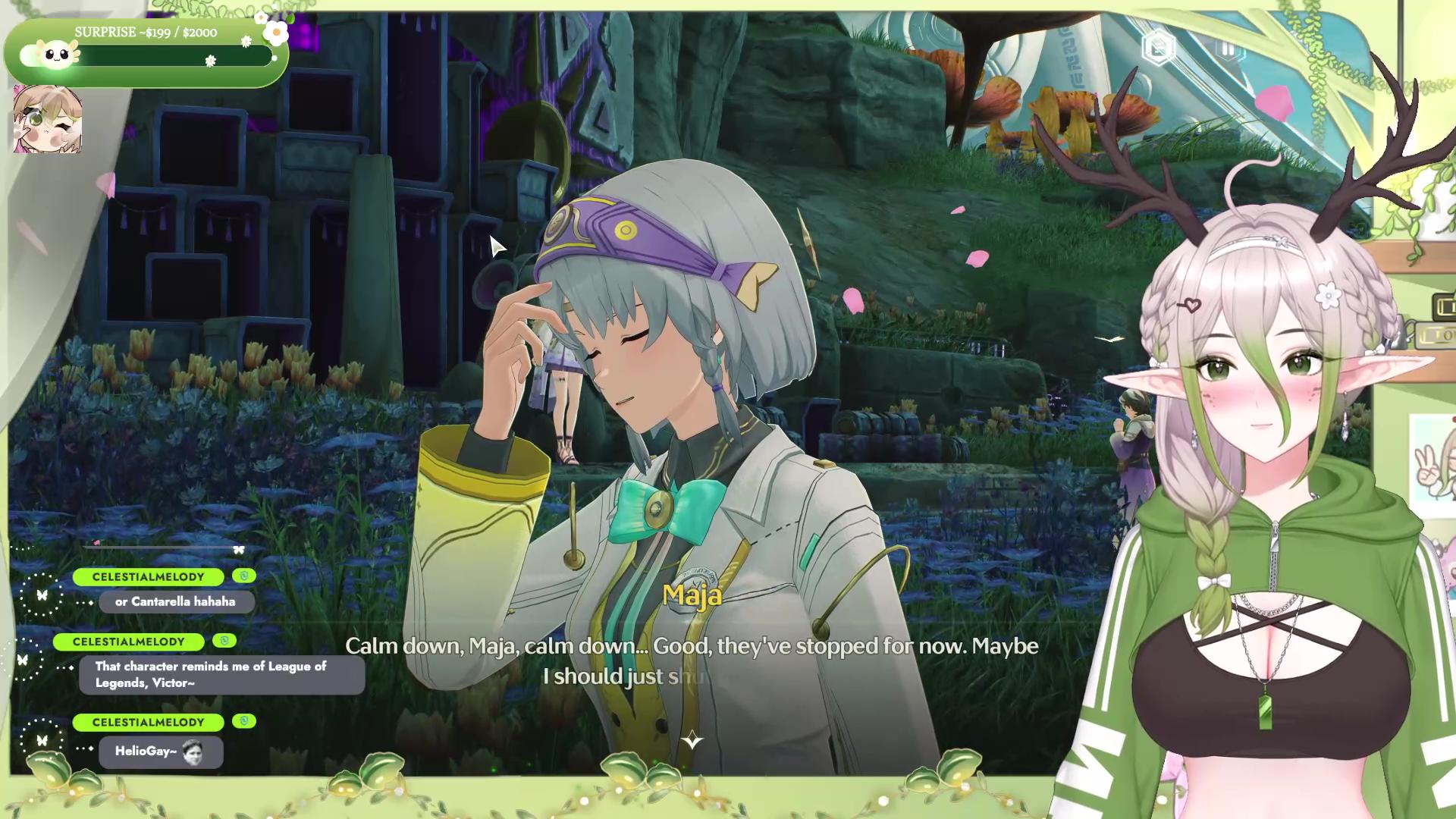This screenshot has width=1456, height=819.
Task: Click the green badge beside the first CELESTIALMELODY name
Action: (x=244, y=576)
